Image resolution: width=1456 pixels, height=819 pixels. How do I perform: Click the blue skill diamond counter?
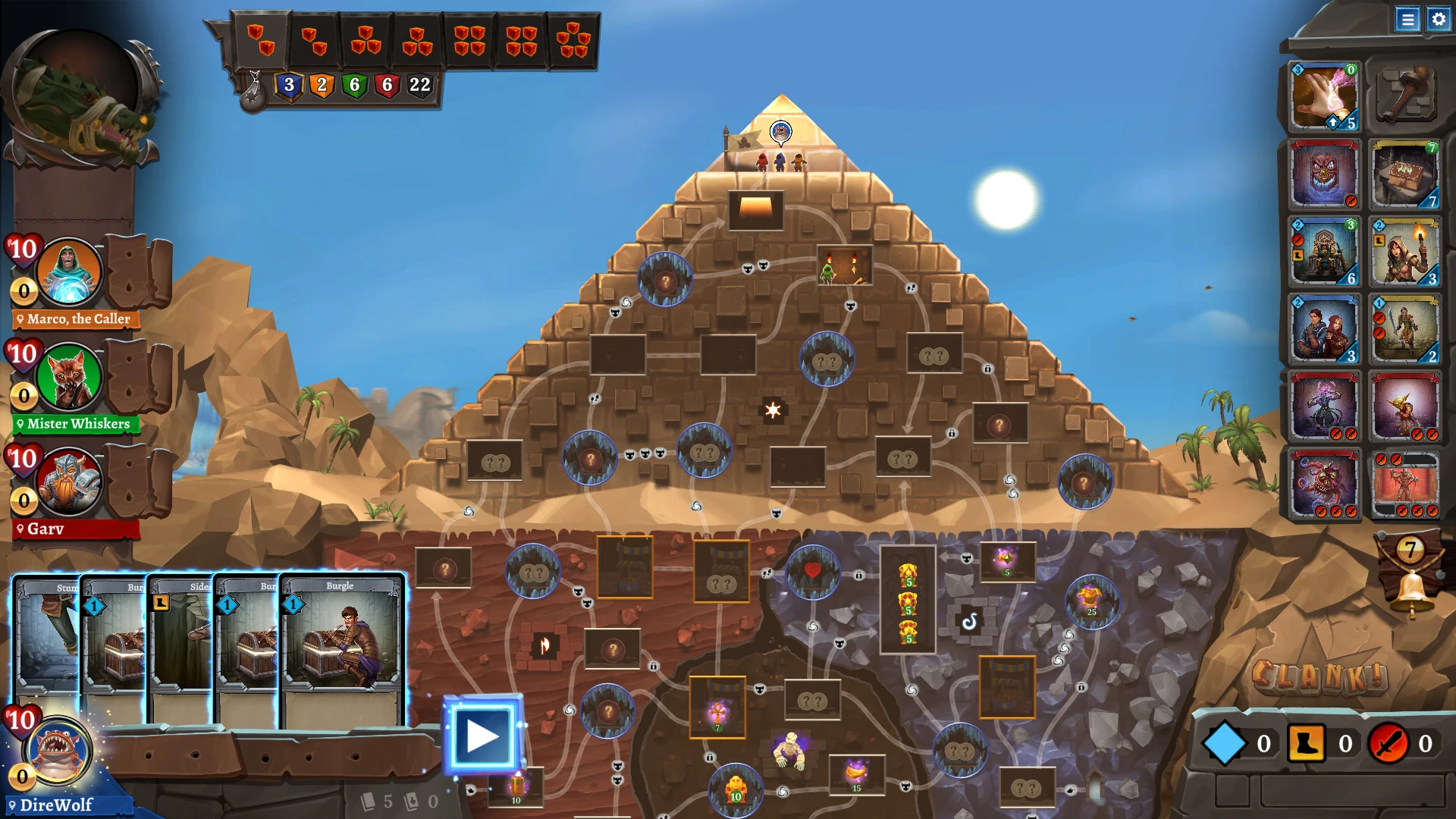point(1225,744)
